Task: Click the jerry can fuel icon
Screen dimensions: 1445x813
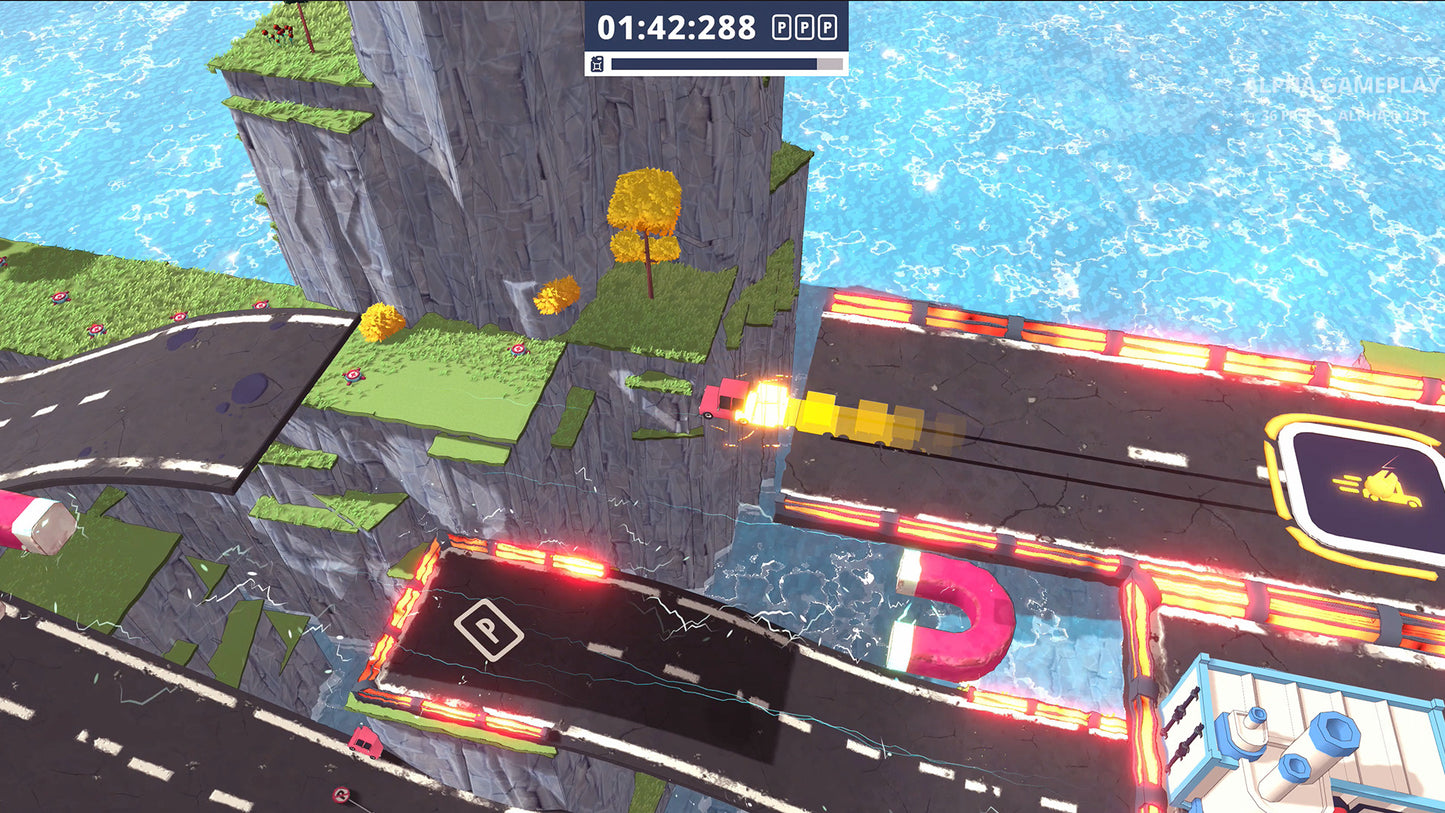Action: [x=597, y=63]
